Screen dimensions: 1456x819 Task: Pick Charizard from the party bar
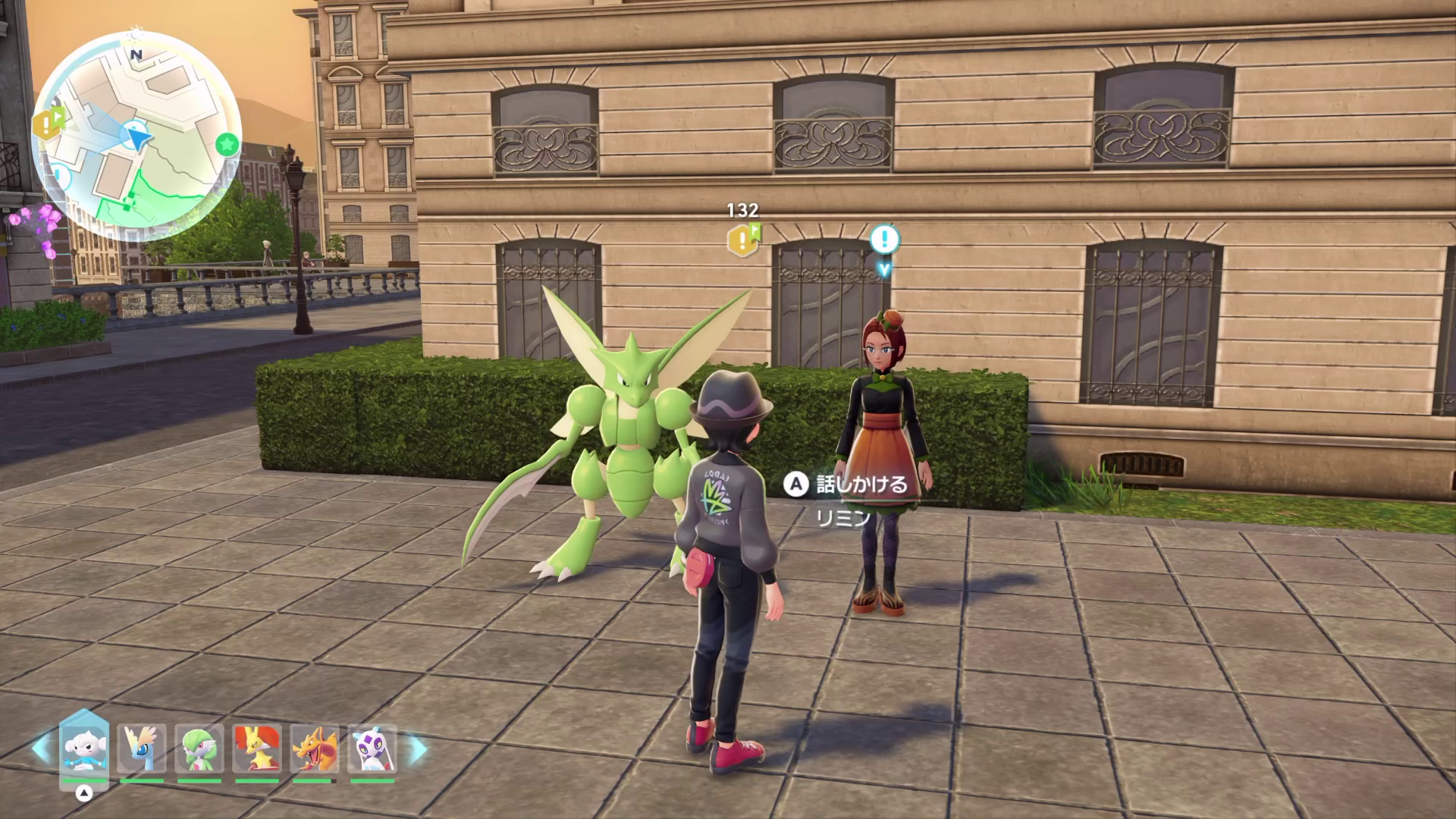(315, 748)
